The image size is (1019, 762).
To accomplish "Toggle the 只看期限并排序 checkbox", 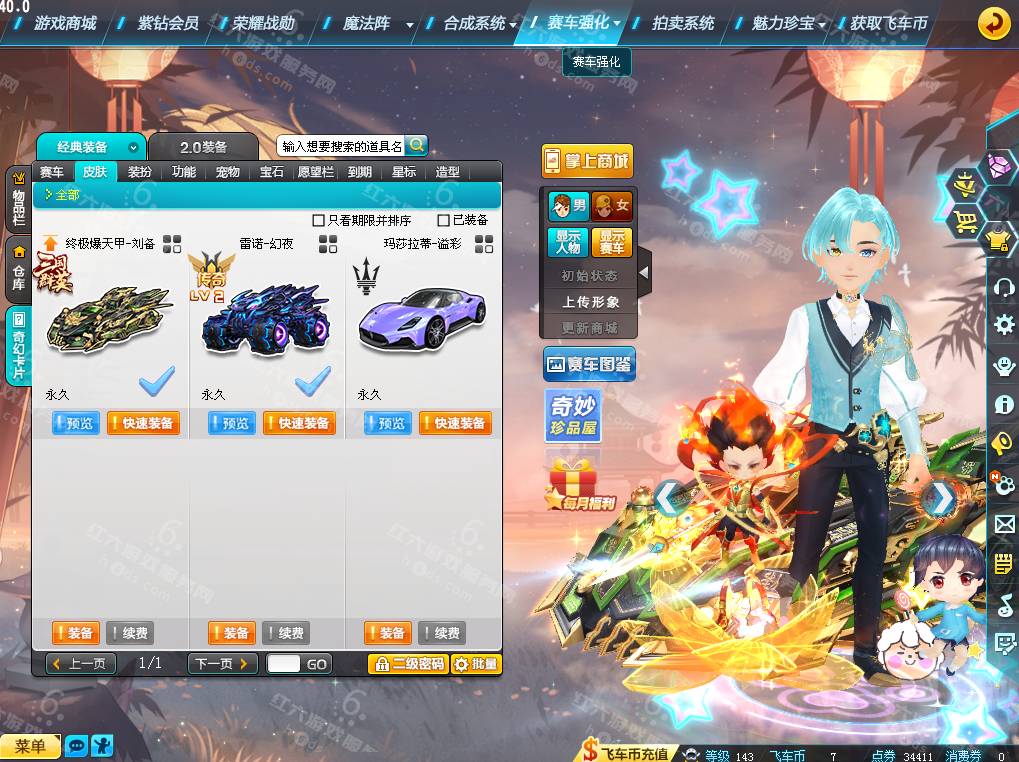I will pos(319,220).
